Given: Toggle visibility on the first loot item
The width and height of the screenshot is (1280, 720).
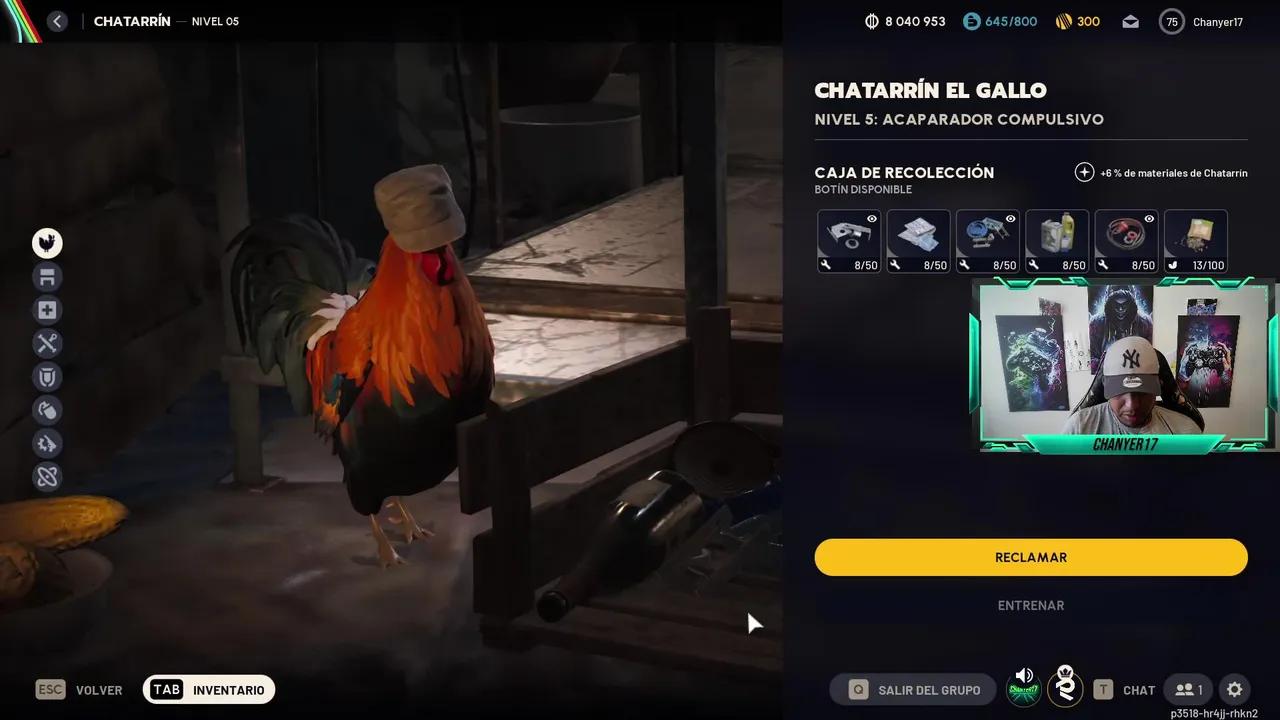Looking at the screenshot, I should (873, 218).
